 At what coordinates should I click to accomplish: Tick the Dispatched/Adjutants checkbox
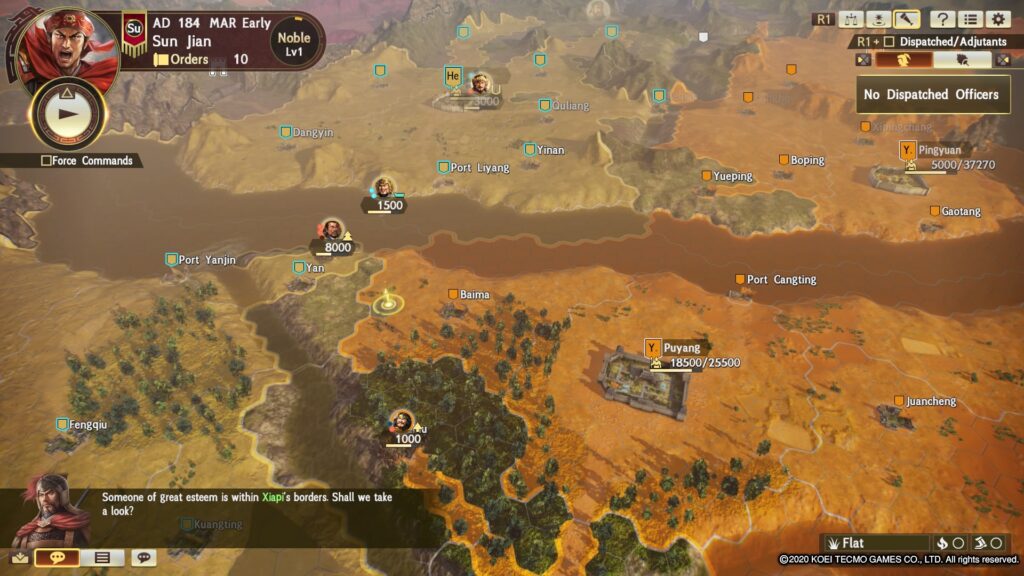889,42
